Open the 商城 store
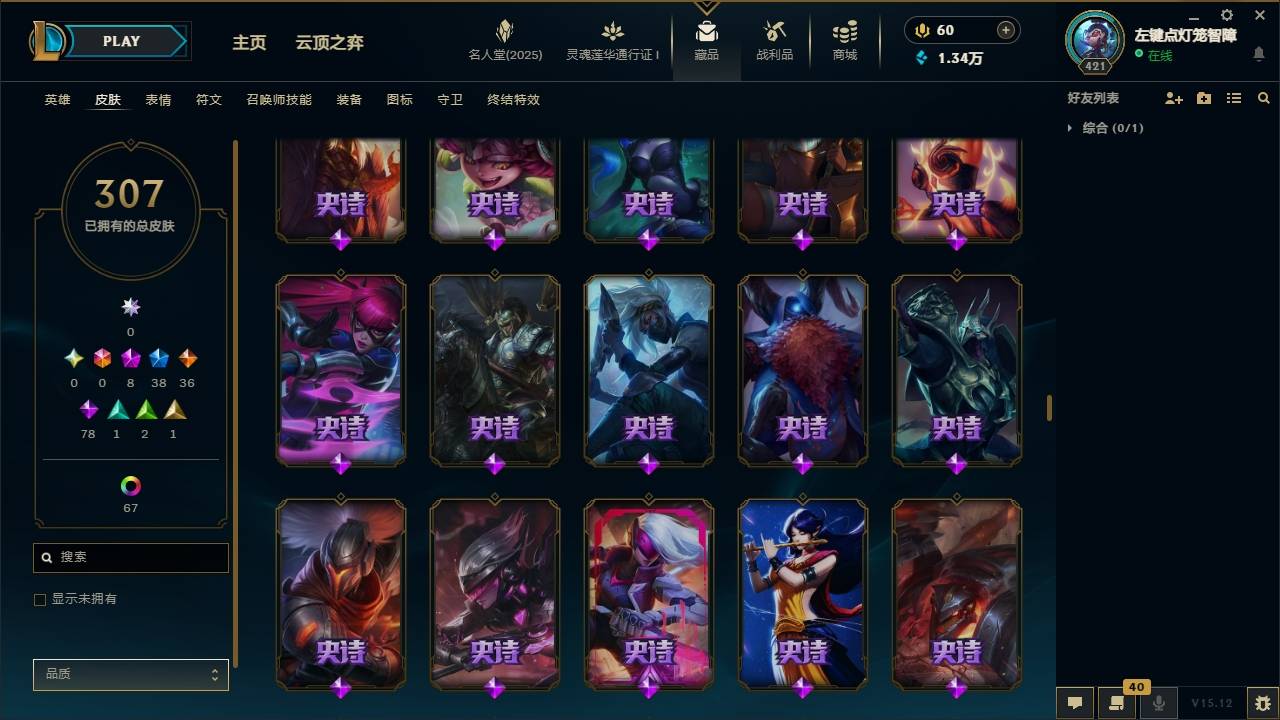Screen dimensions: 1280x720 tap(843, 40)
